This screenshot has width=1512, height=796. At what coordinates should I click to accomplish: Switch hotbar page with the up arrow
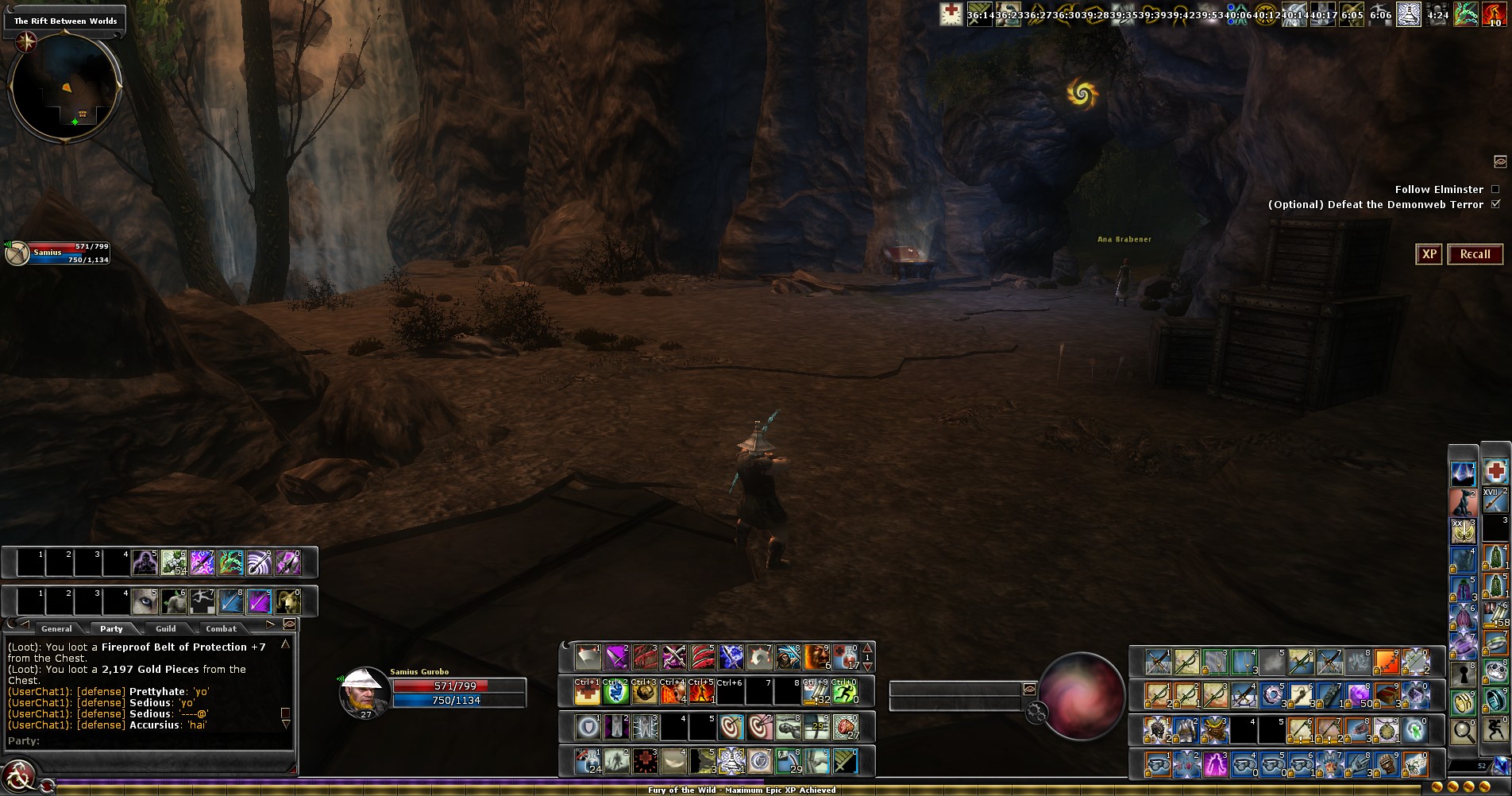867,647
